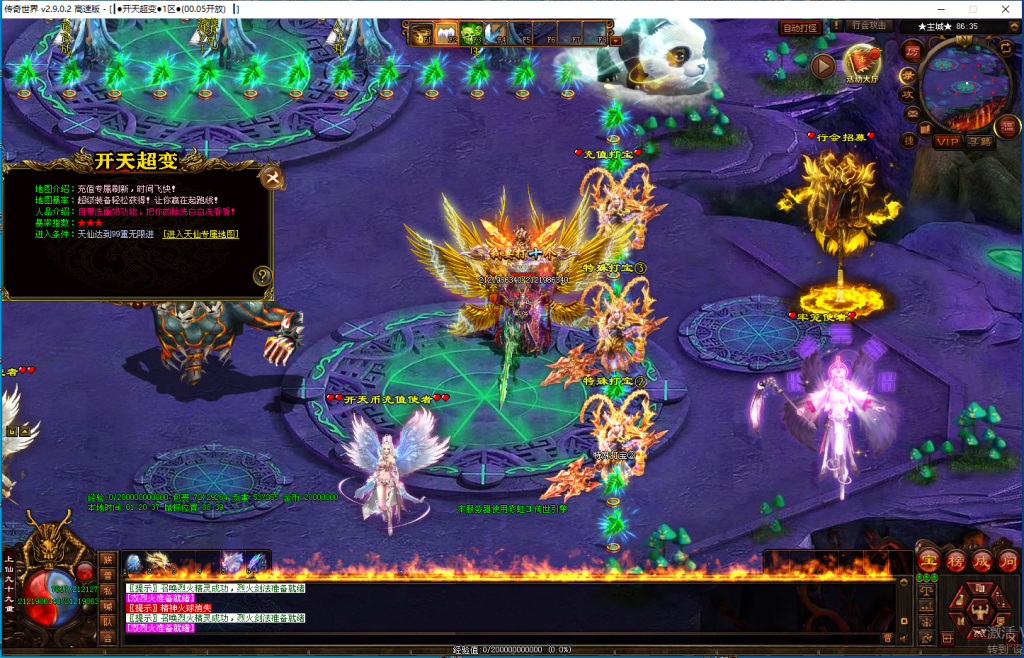The image size is (1024, 658).
Task: Click the round play arrow button
Action: coord(822,66)
